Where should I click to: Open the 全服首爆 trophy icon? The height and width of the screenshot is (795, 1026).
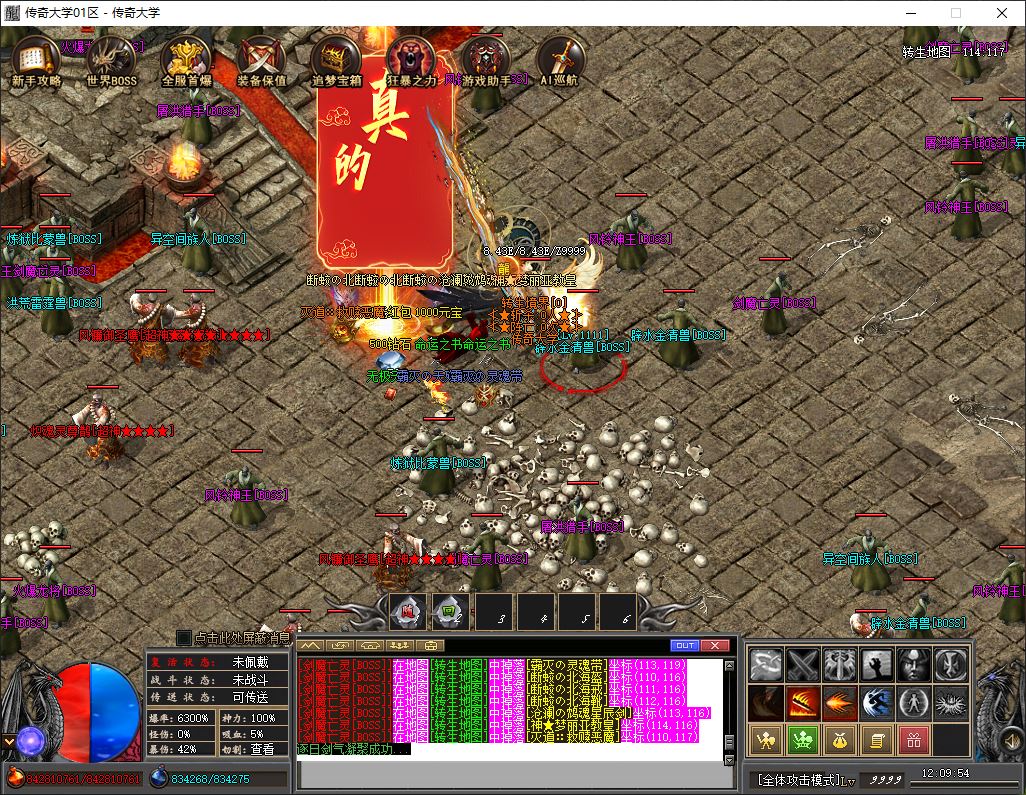(x=186, y=62)
